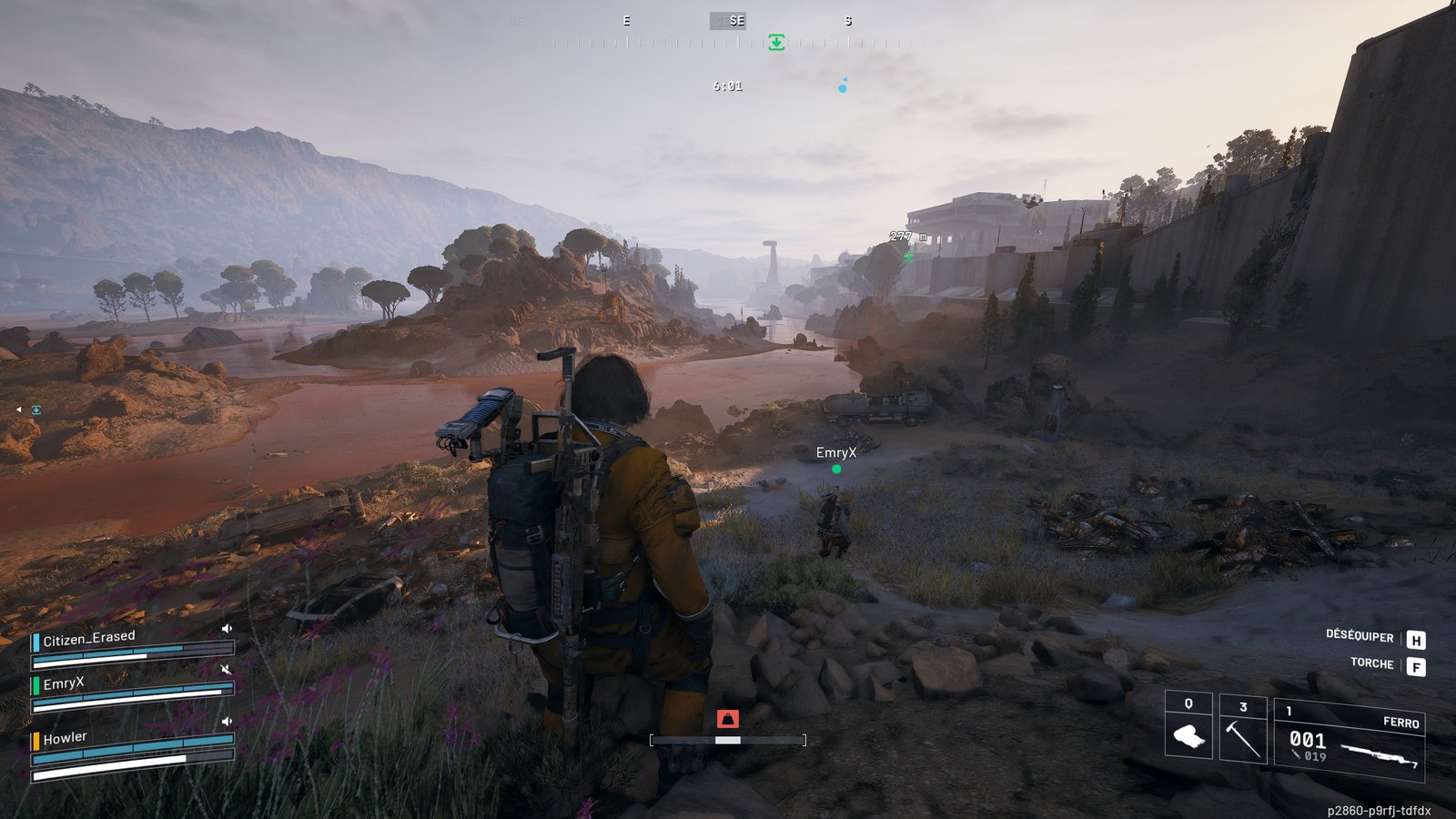
Task: Select Howler's squad list entry
Action: pos(66,738)
